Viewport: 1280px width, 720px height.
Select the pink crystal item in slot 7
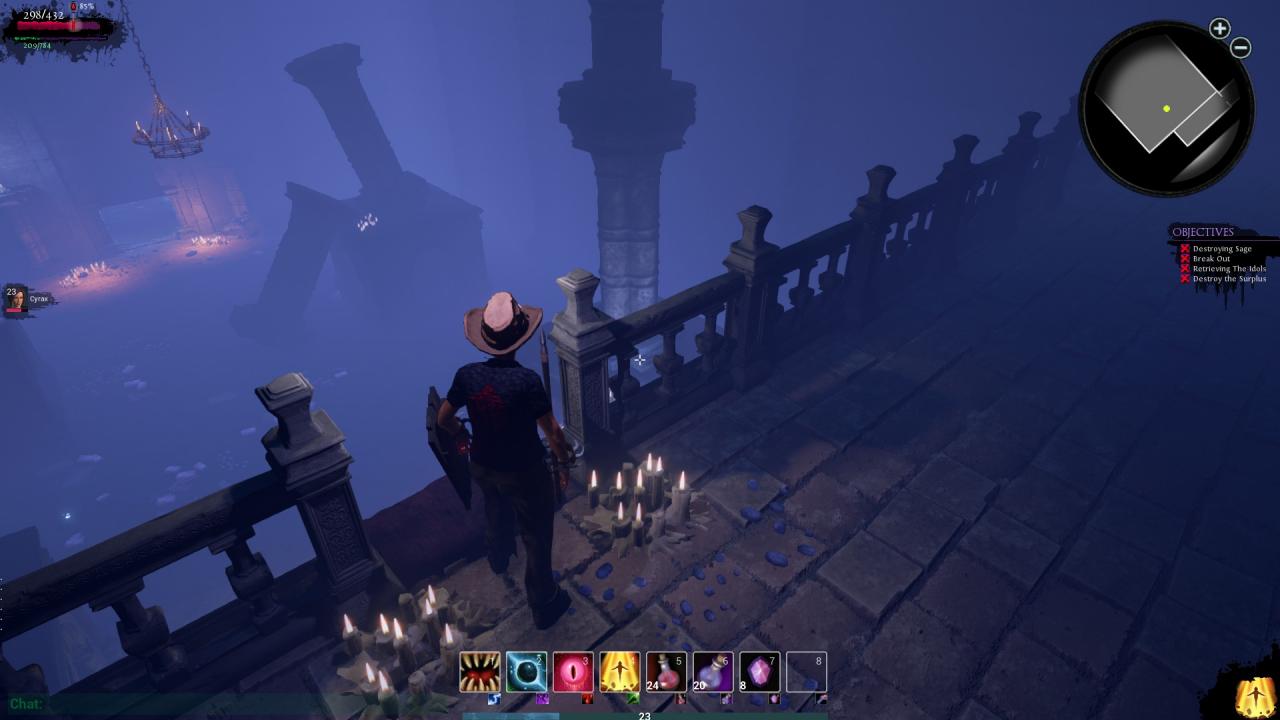click(x=759, y=672)
